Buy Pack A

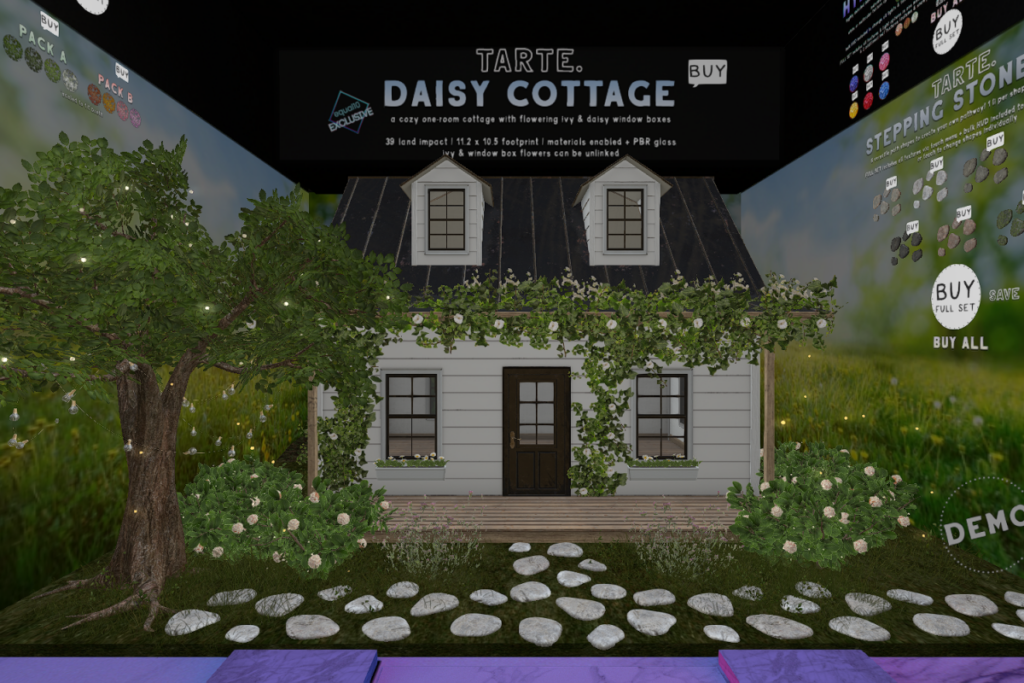(49, 22)
